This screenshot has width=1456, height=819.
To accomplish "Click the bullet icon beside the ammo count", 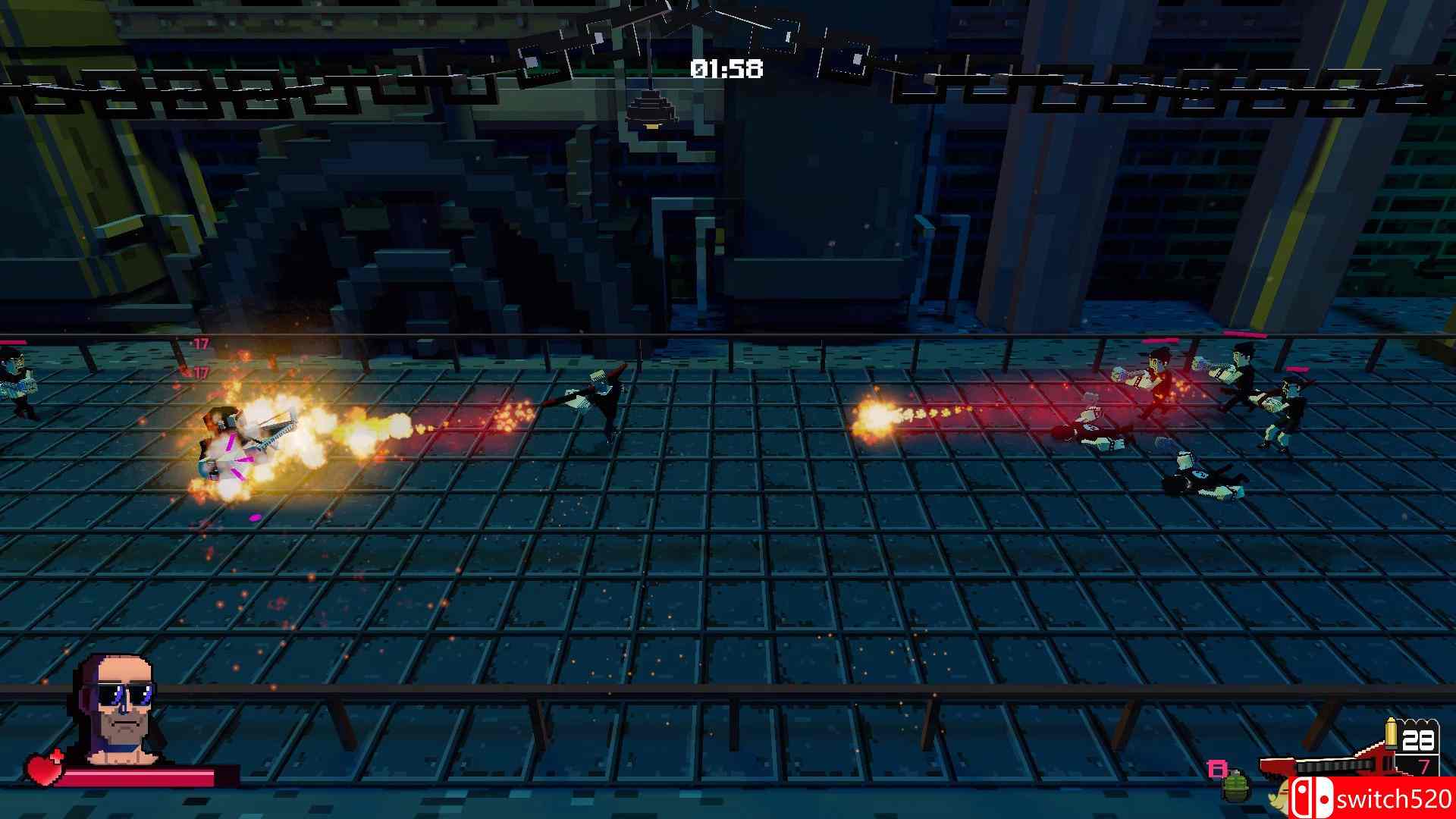I will coord(1392,733).
